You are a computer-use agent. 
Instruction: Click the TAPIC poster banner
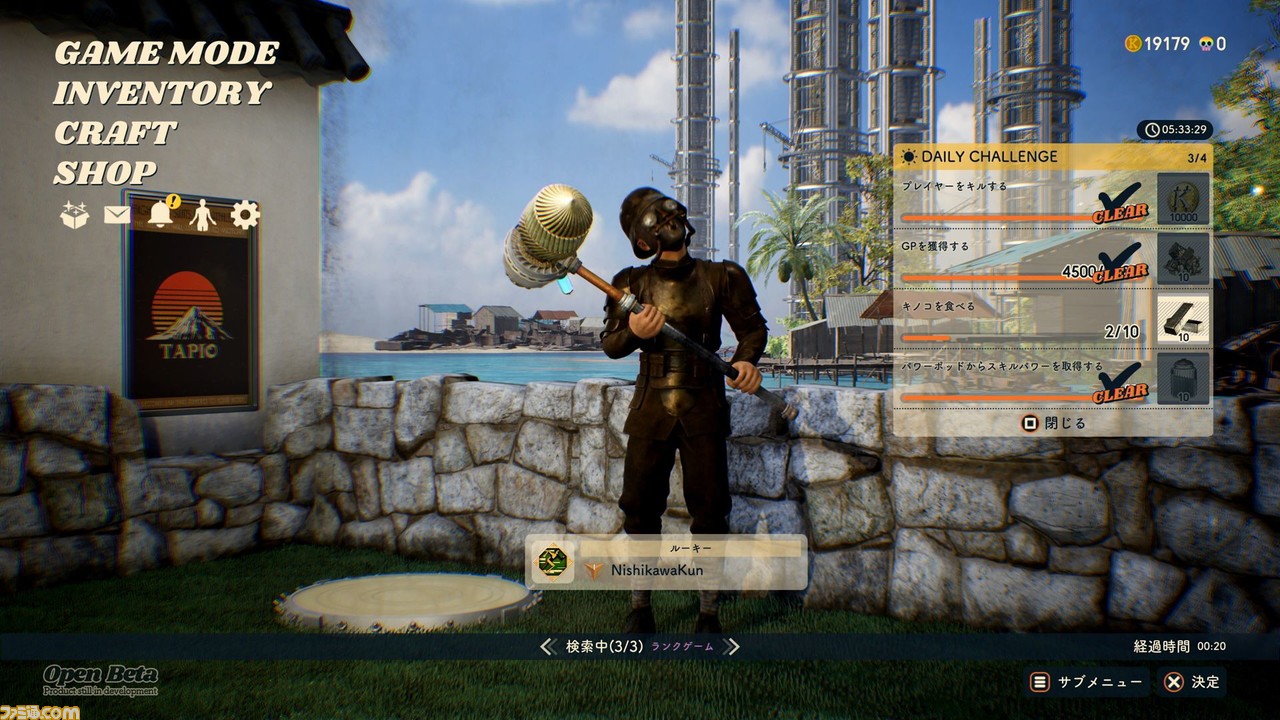click(190, 300)
